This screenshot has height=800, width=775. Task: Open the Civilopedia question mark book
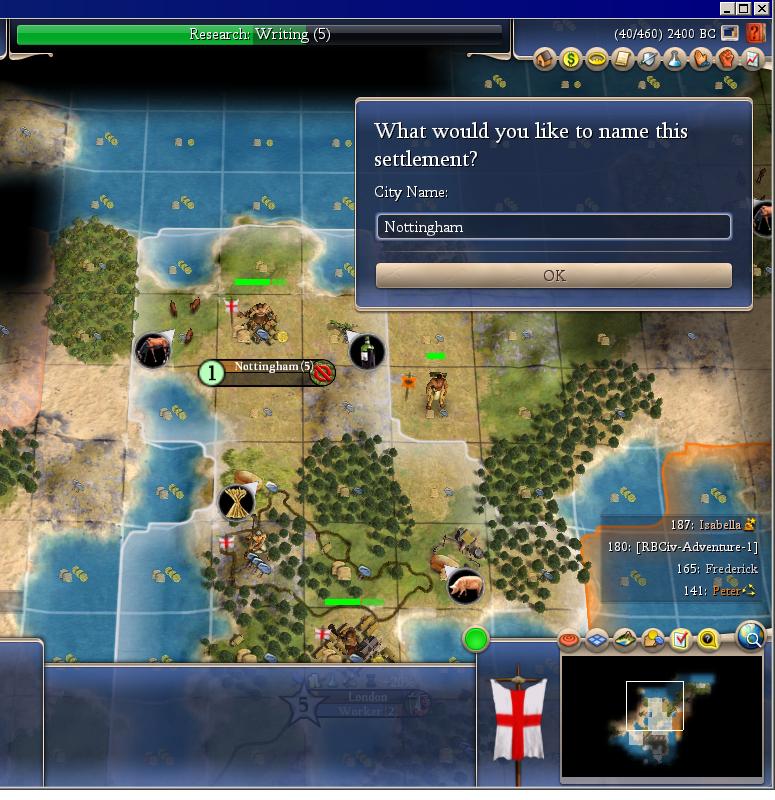(x=756, y=34)
